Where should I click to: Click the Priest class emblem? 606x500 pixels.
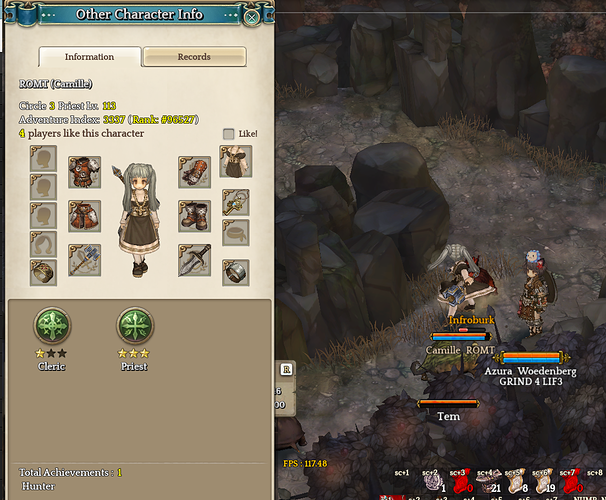pos(134,326)
